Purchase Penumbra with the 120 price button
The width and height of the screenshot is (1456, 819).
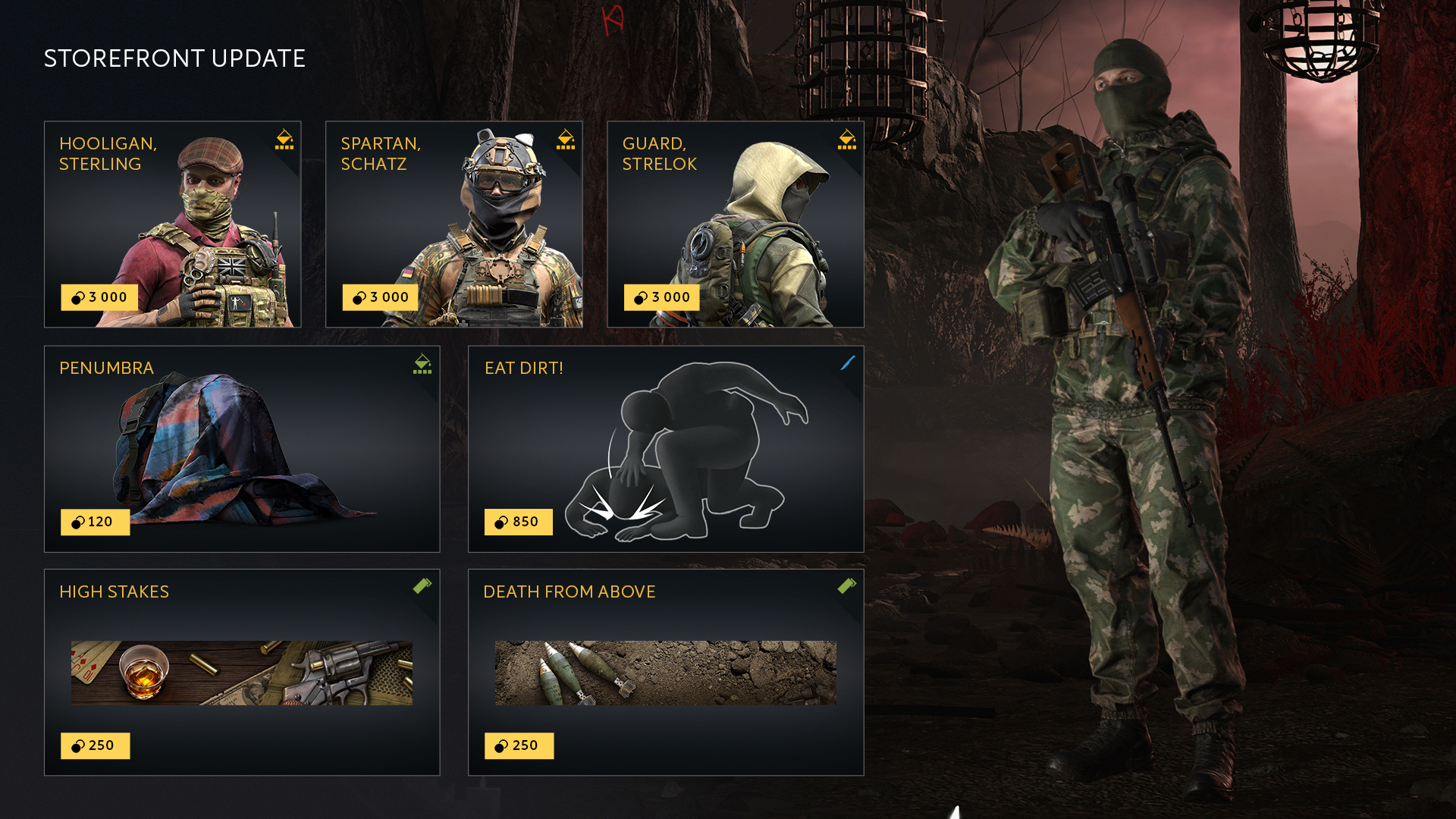95,522
